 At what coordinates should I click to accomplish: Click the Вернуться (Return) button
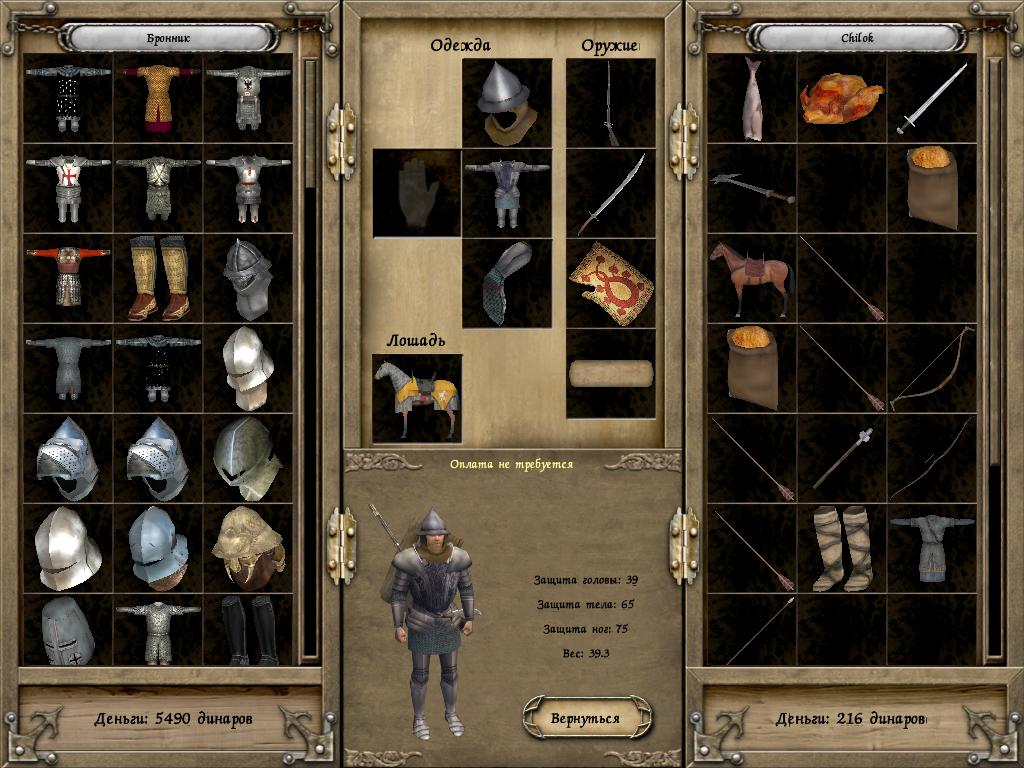(587, 718)
